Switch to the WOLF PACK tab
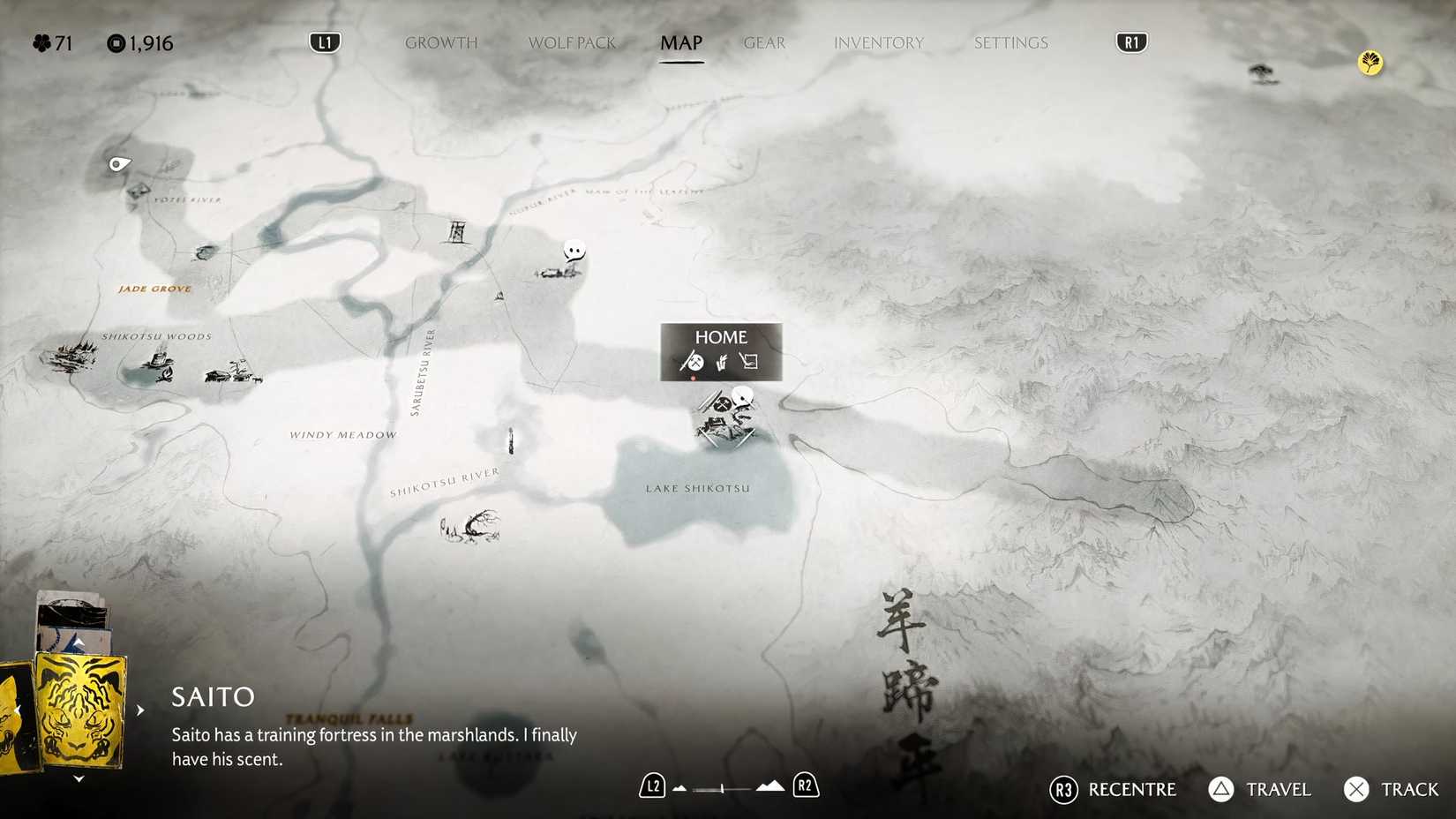 click(572, 42)
